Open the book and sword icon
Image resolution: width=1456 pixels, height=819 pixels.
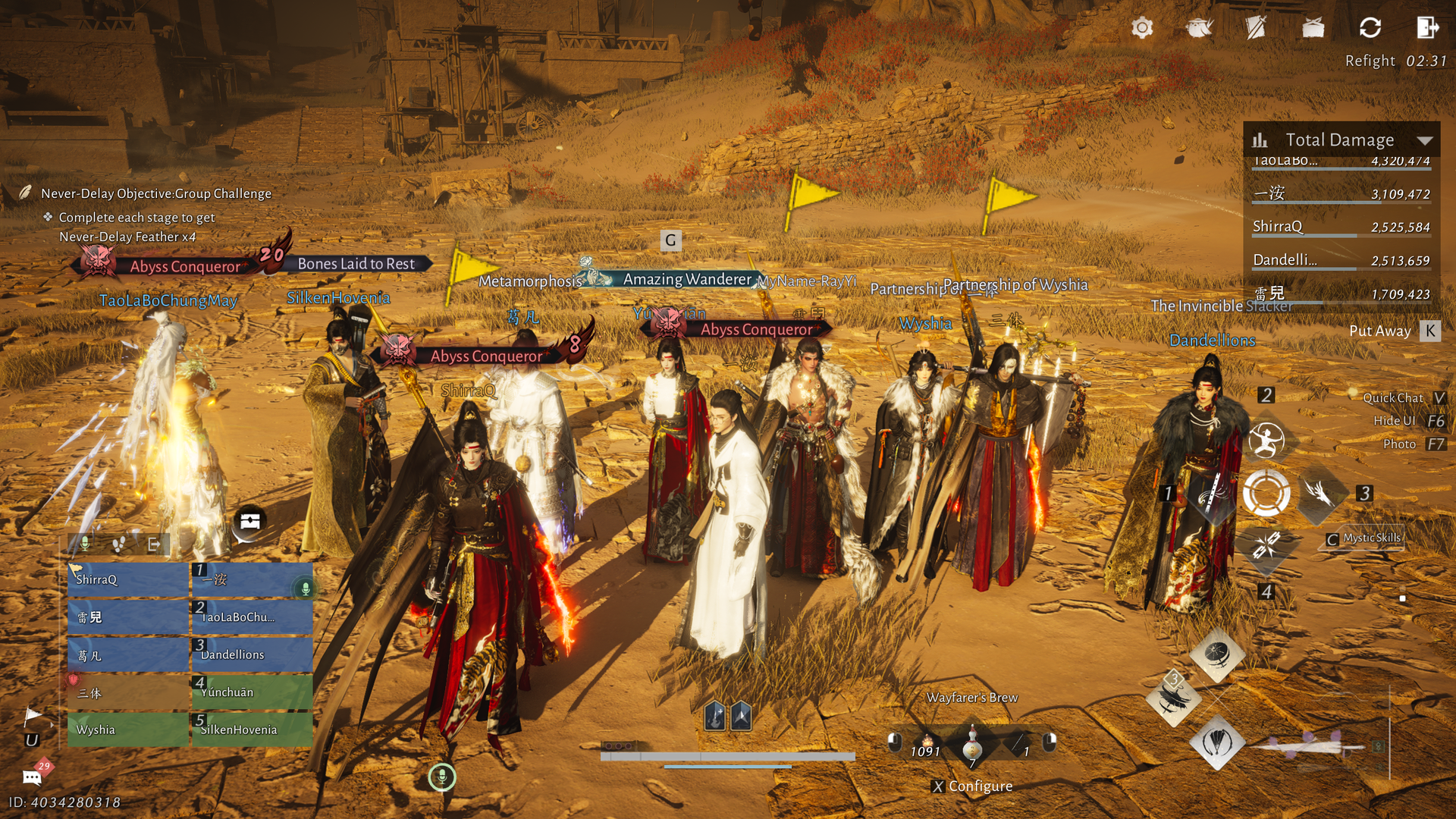coord(1256,28)
